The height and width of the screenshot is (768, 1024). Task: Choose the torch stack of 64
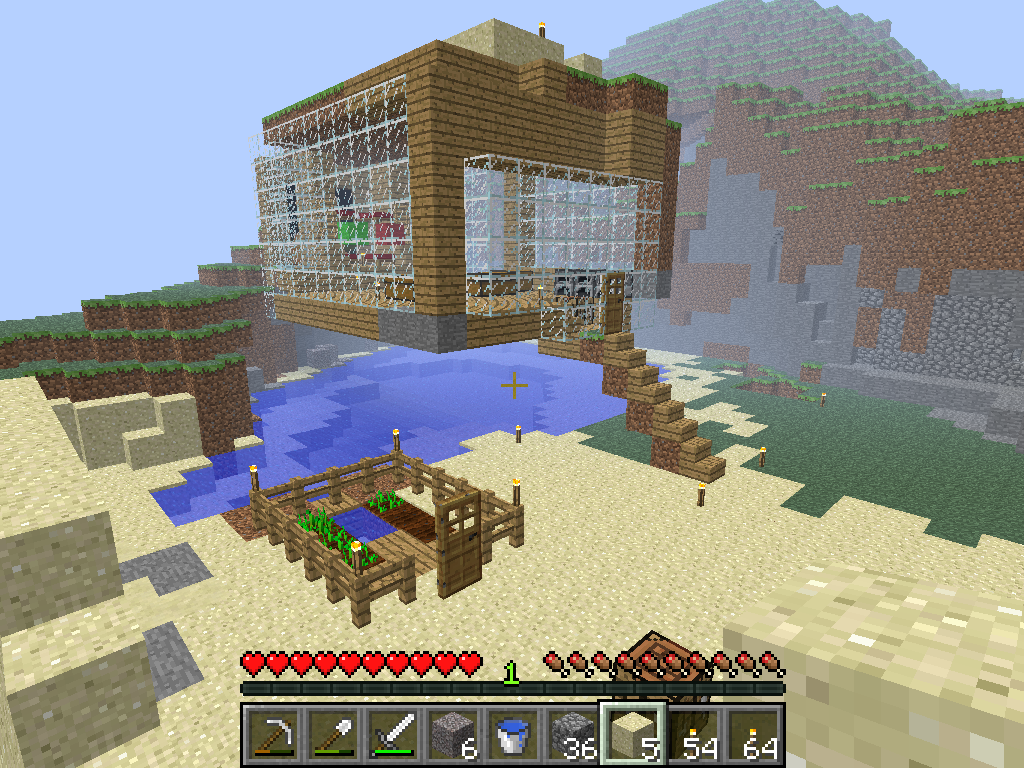pos(753,734)
